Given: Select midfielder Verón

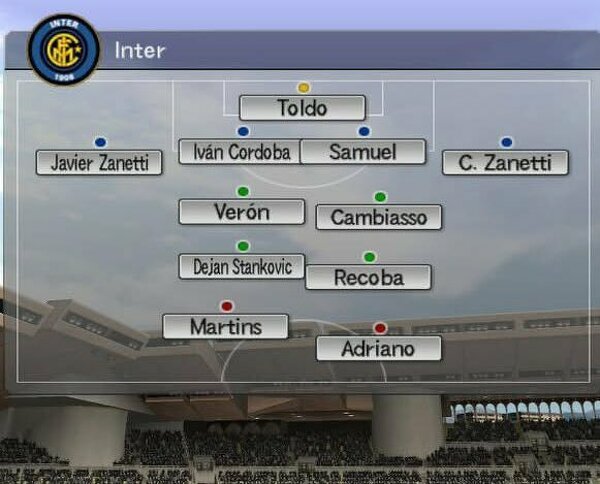Looking at the screenshot, I should click(241, 212).
